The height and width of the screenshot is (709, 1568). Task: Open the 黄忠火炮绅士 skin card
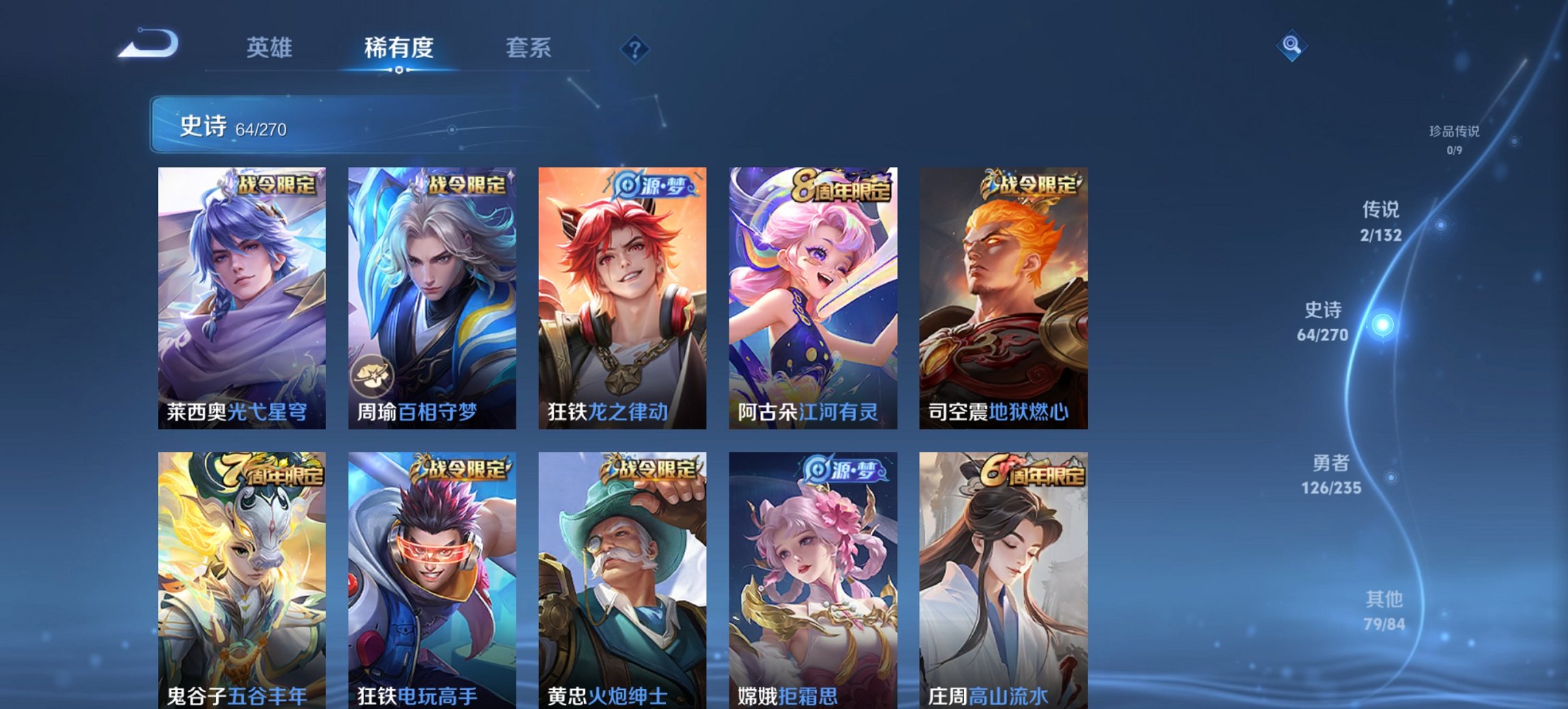tap(620, 581)
